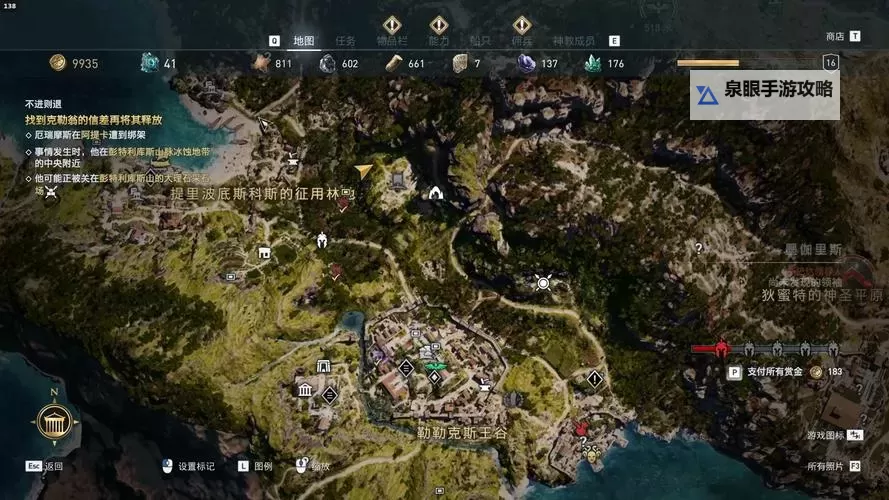Screen dimensions: 889x500
Task: Open the 船只 (Ship) tab
Action: [x=480, y=41]
